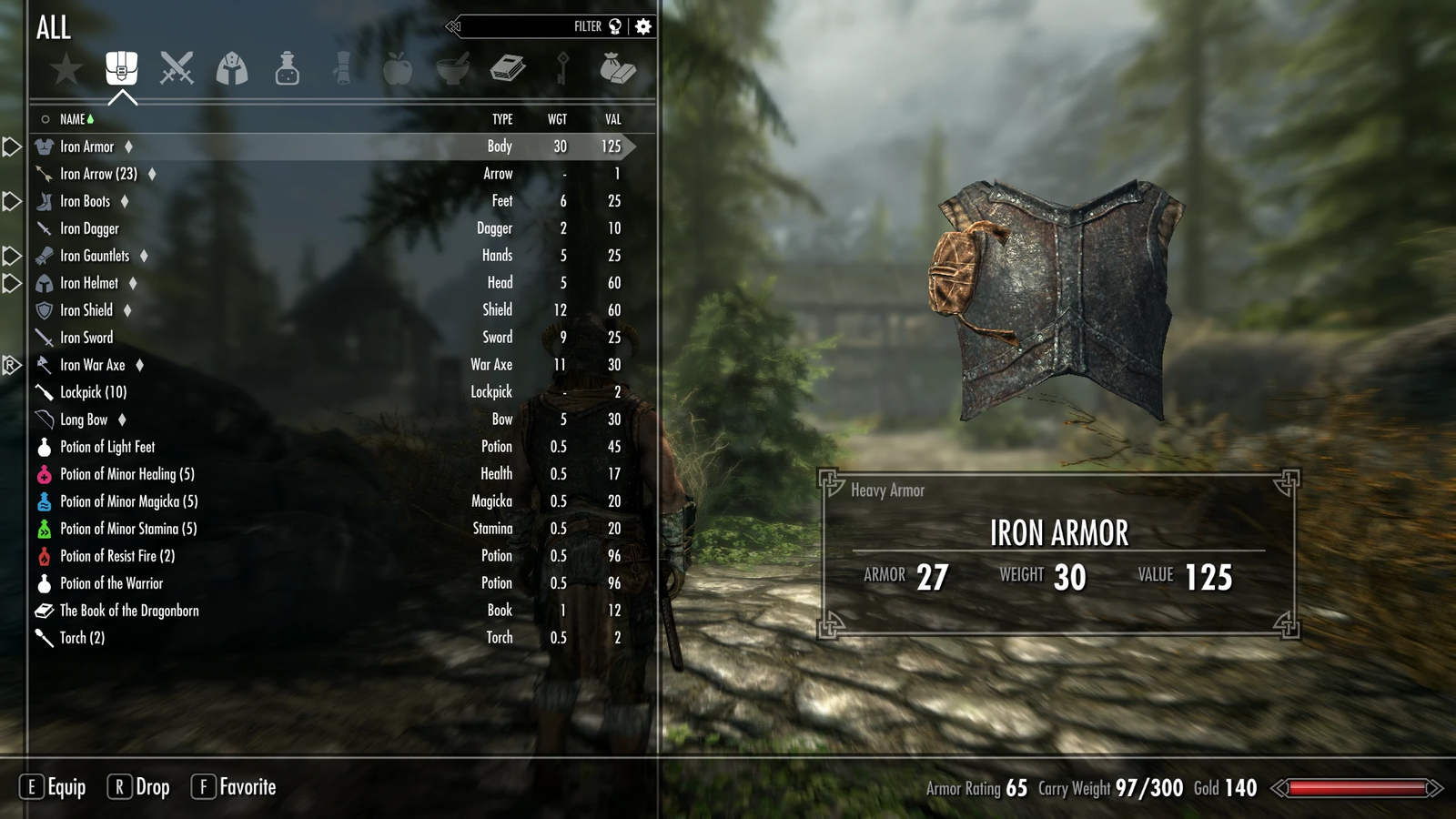Select the Torch item row
1456x819 pixels.
[82, 638]
